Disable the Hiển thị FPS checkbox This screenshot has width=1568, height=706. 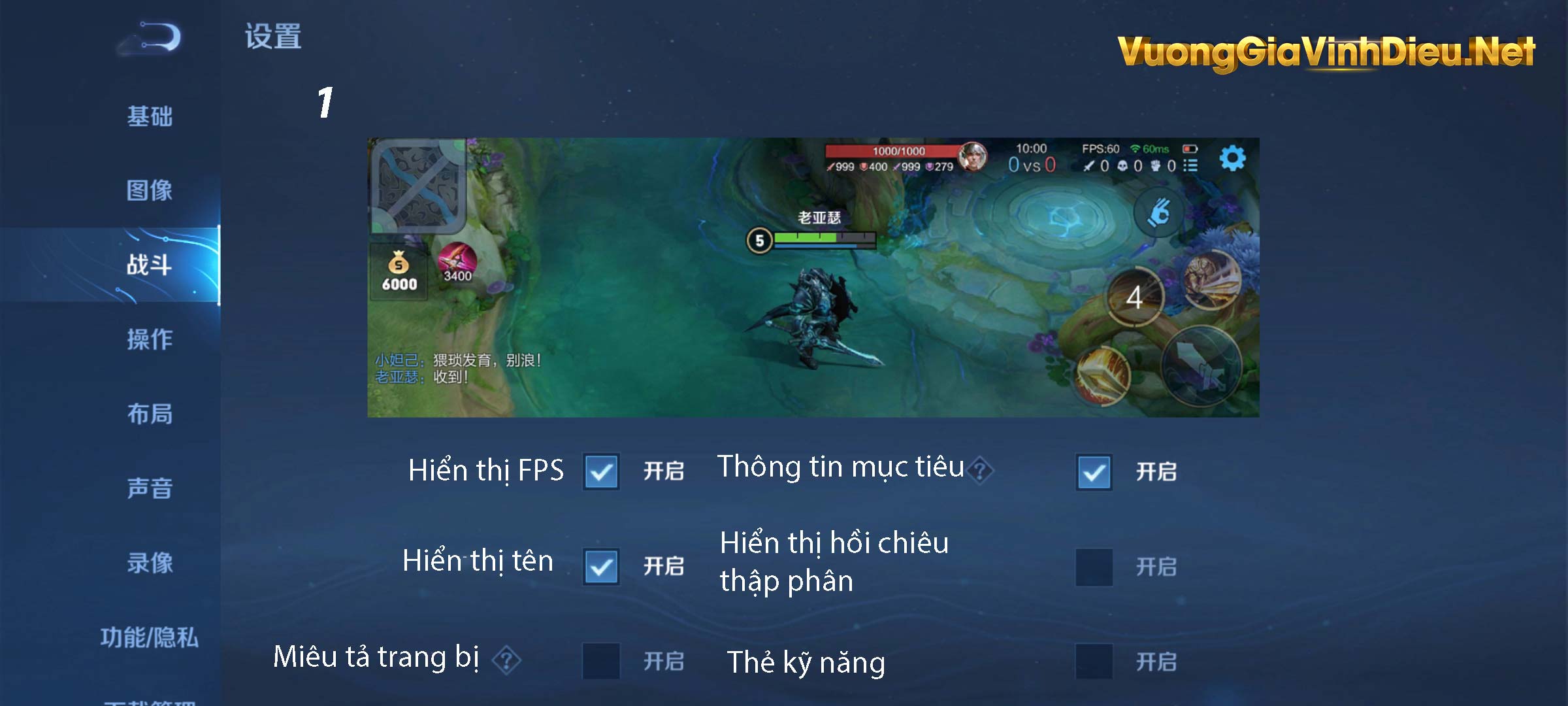[601, 472]
